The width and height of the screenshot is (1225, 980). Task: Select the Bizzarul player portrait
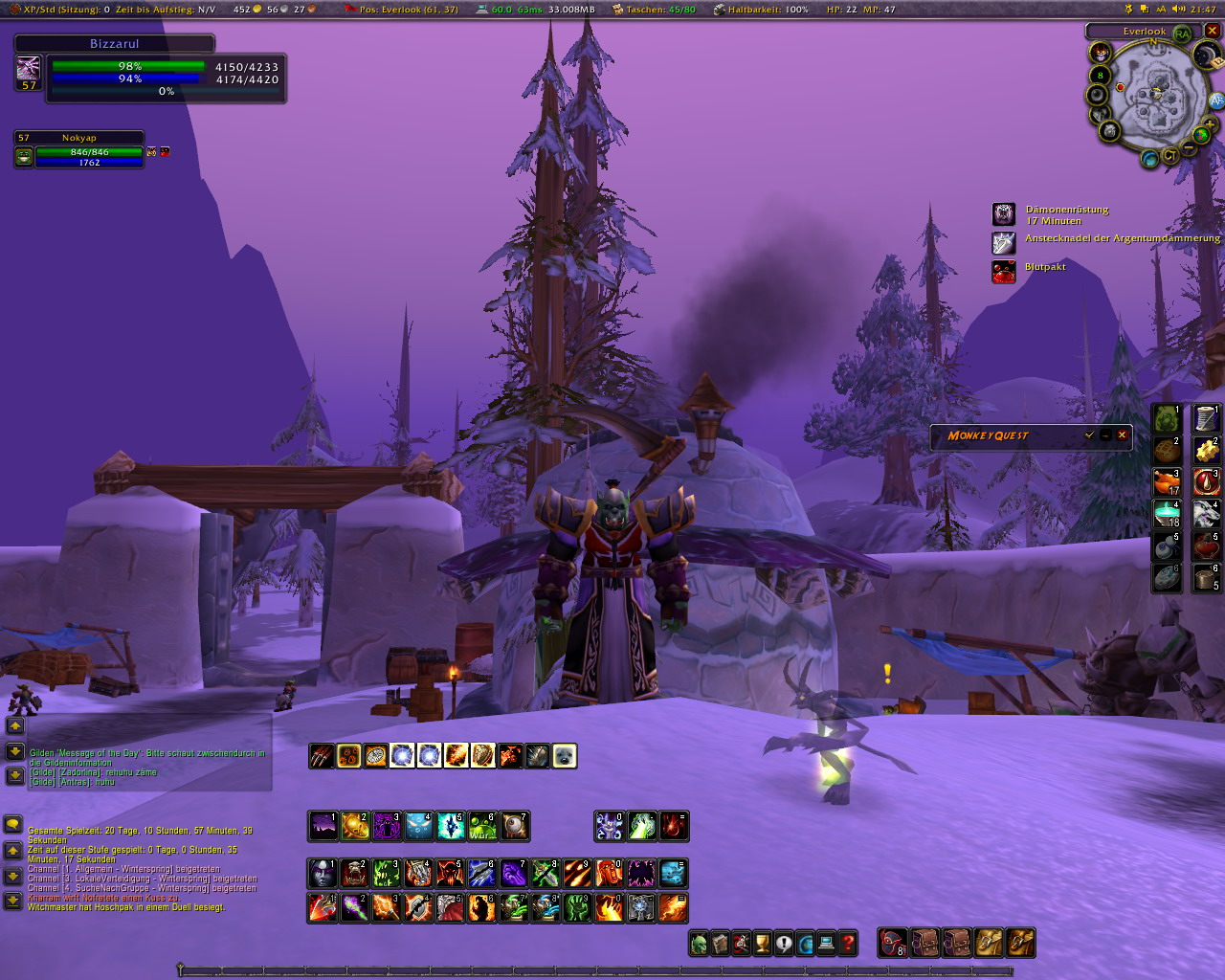pos(29,68)
